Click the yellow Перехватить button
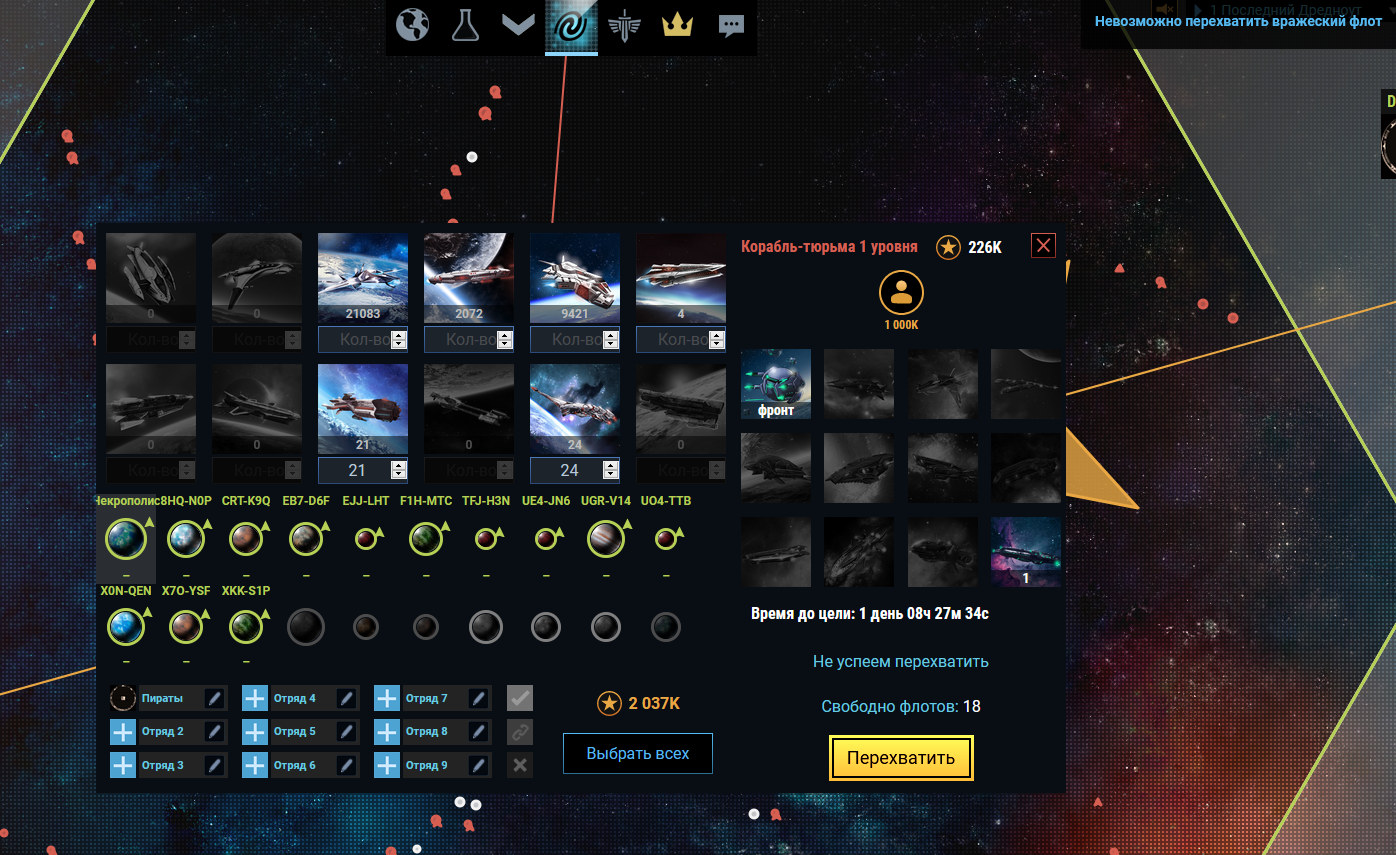 900,758
